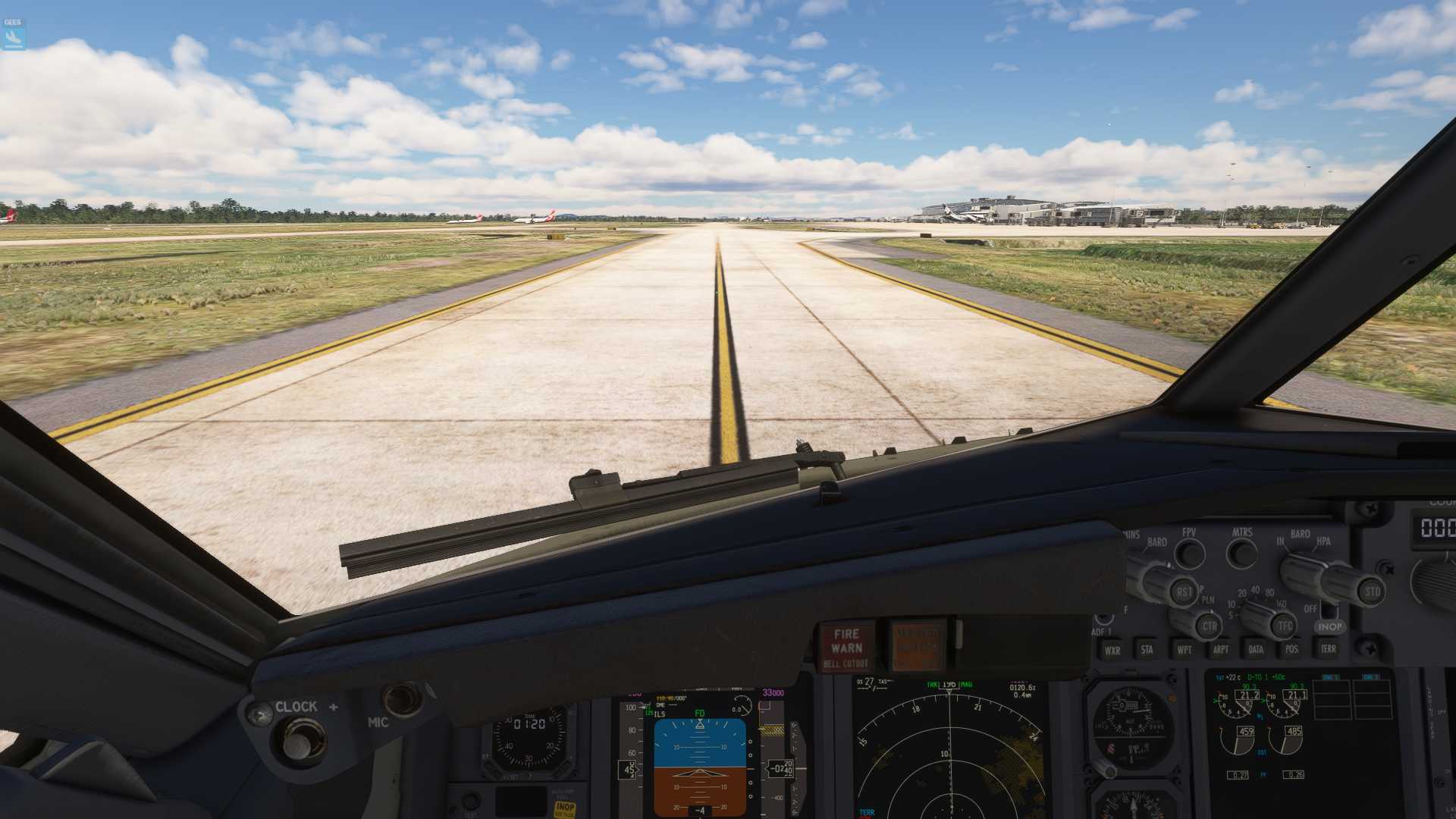Viewport: 1456px width, 819px height.
Task: Click the GEES overlay icon
Action: coord(14,33)
